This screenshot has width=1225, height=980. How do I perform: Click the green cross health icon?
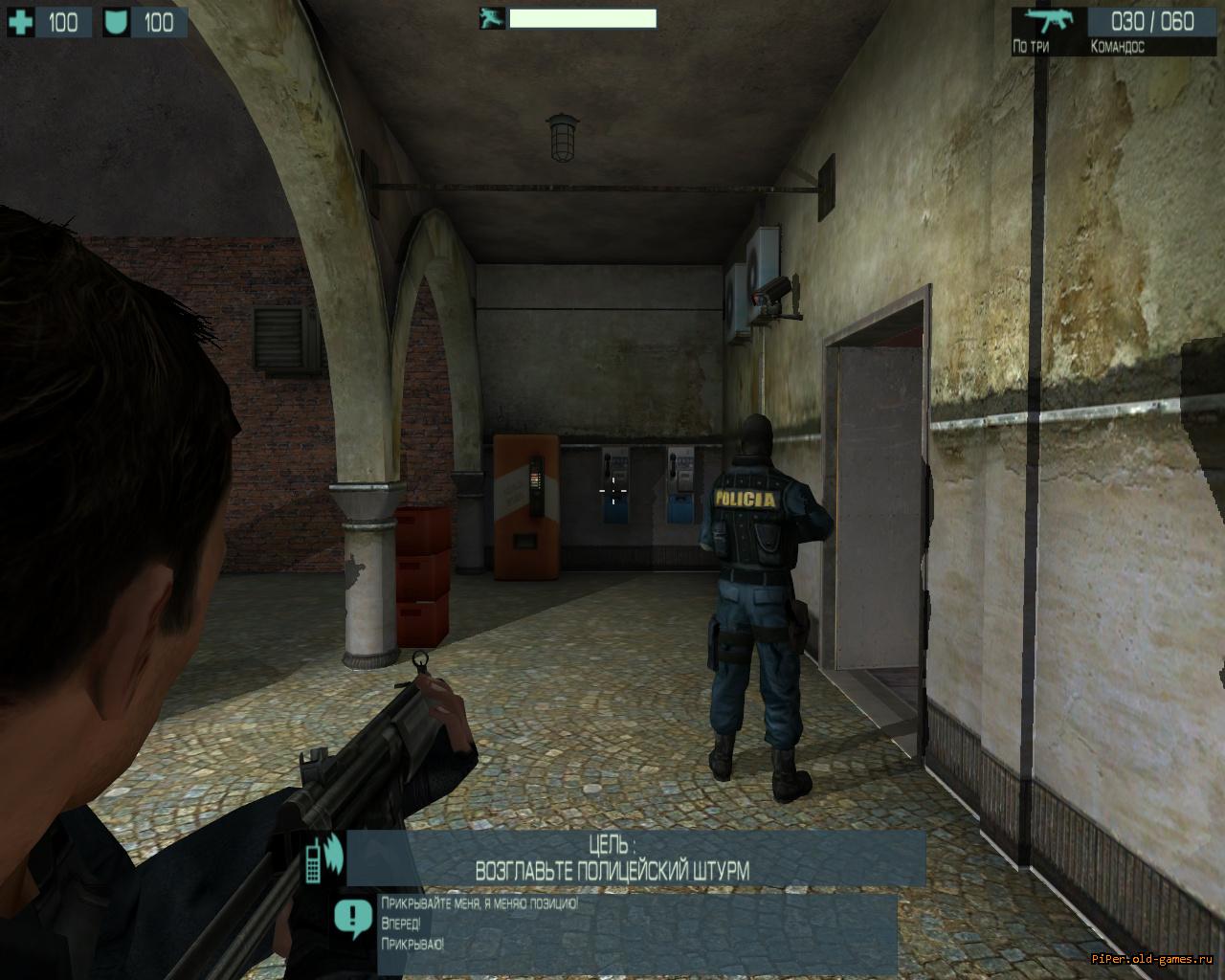click(22, 22)
